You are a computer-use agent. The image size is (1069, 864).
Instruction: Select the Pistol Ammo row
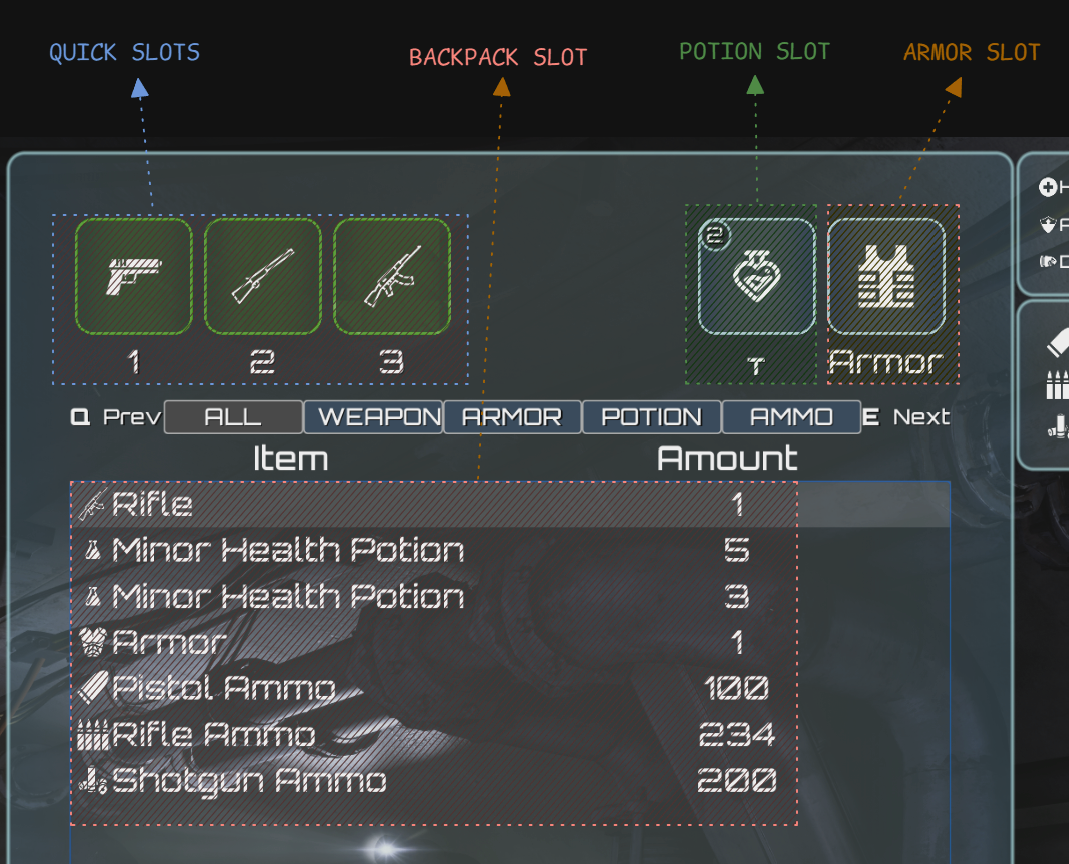pyautogui.click(x=434, y=688)
